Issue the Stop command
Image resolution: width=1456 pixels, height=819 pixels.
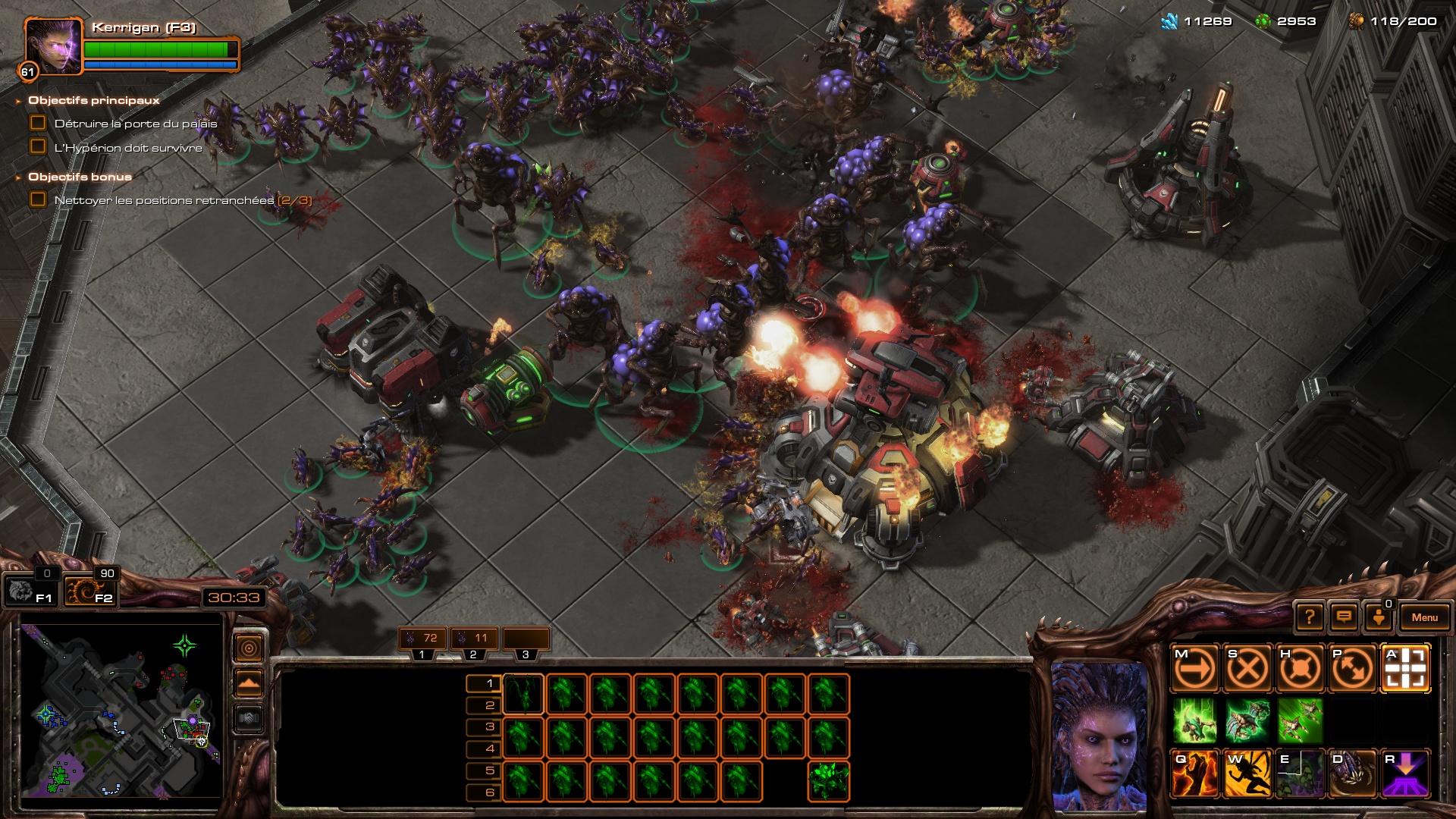(1247, 669)
